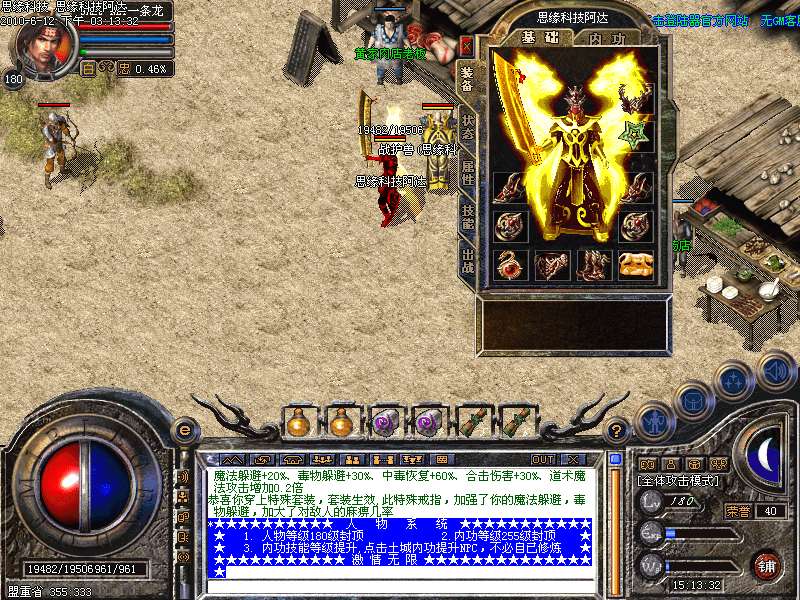The width and height of the screenshot is (800, 600).
Task: Open the 技能 side tab
Action: pos(467,218)
